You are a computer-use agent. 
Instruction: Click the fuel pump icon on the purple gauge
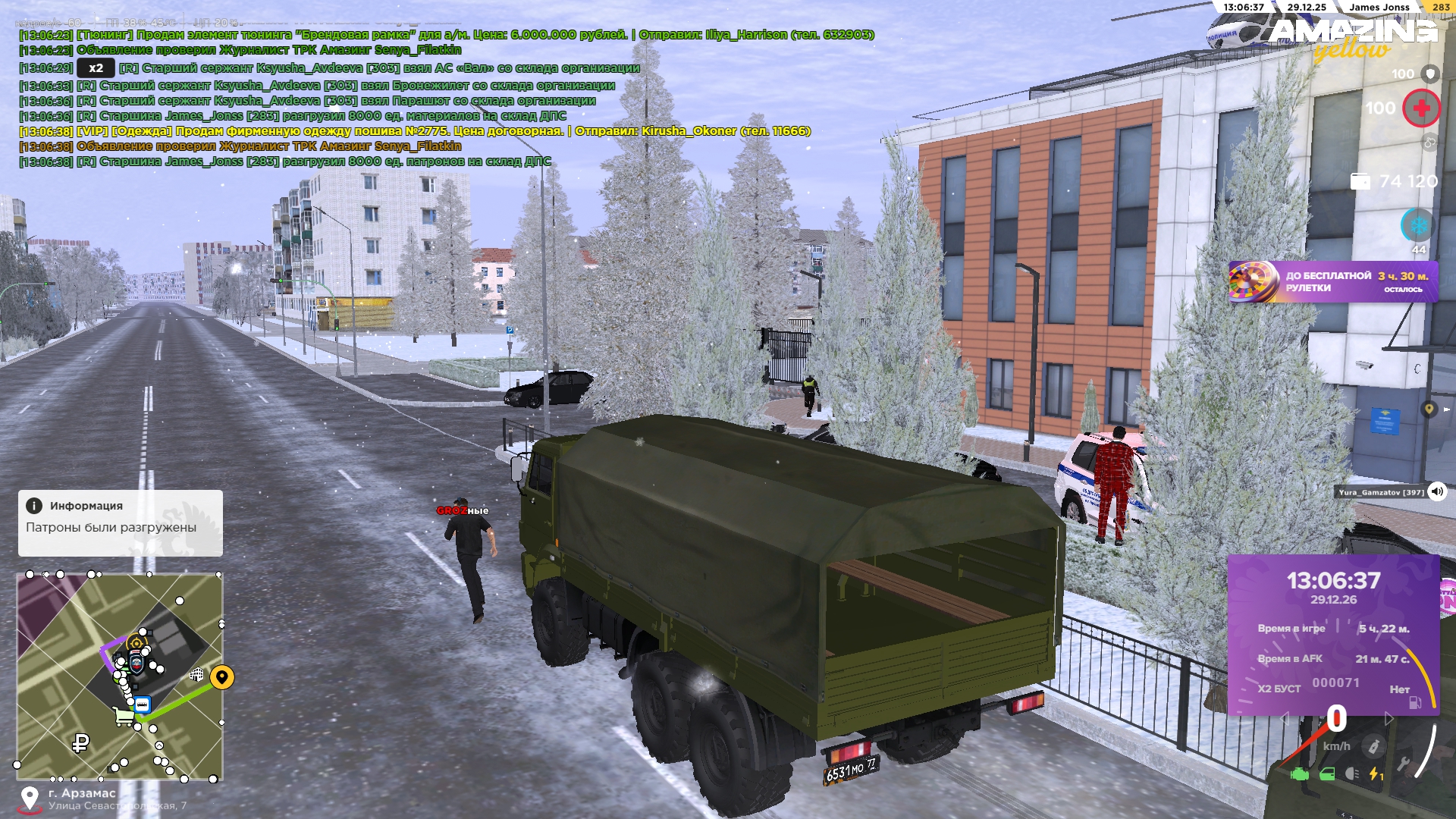(1416, 701)
